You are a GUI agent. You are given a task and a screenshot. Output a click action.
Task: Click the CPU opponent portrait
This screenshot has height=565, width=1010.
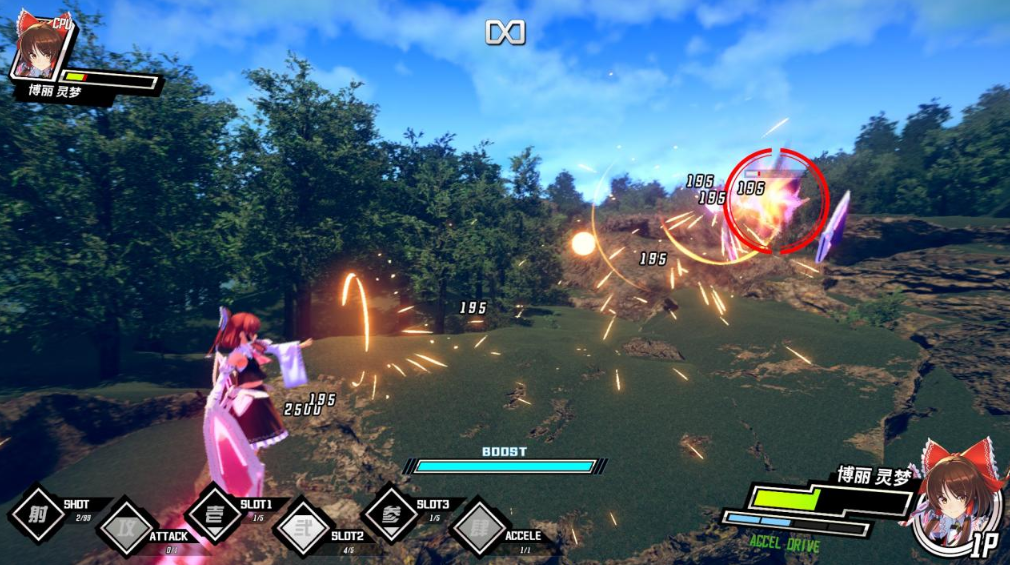(42, 46)
